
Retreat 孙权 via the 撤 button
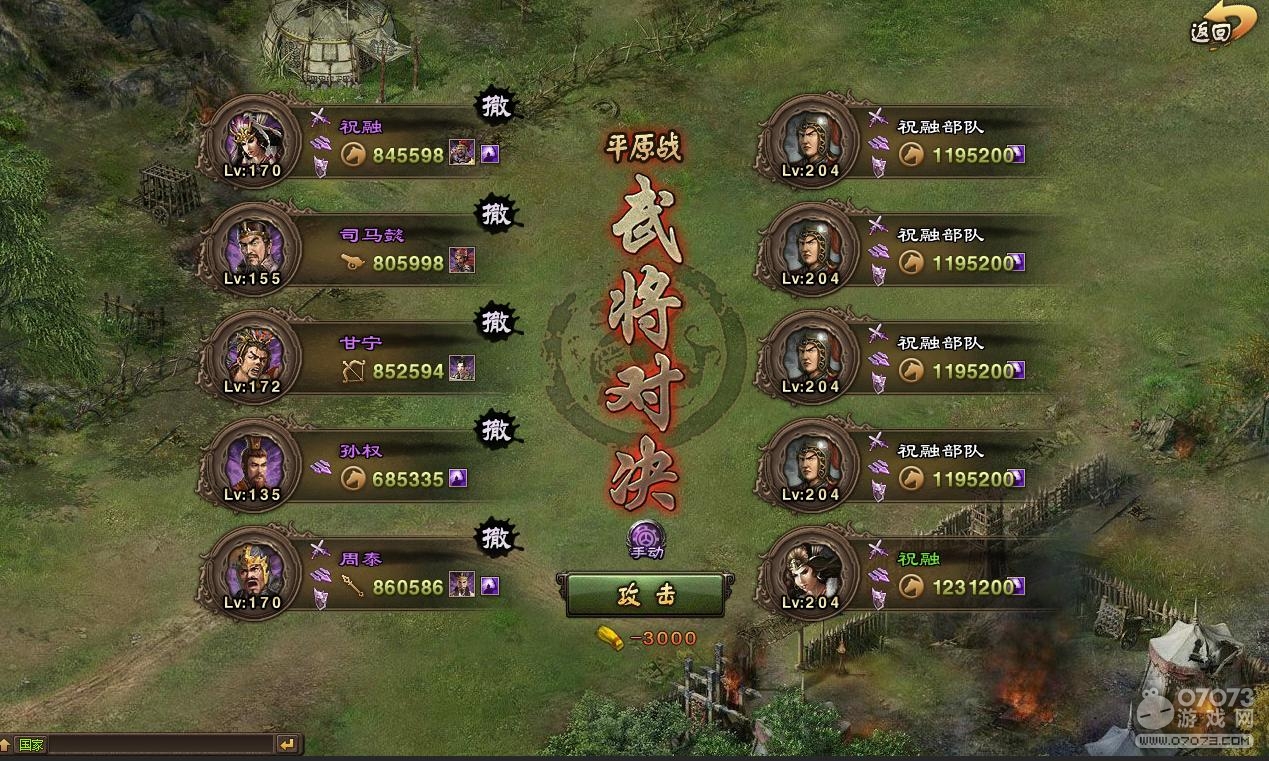pos(496,431)
